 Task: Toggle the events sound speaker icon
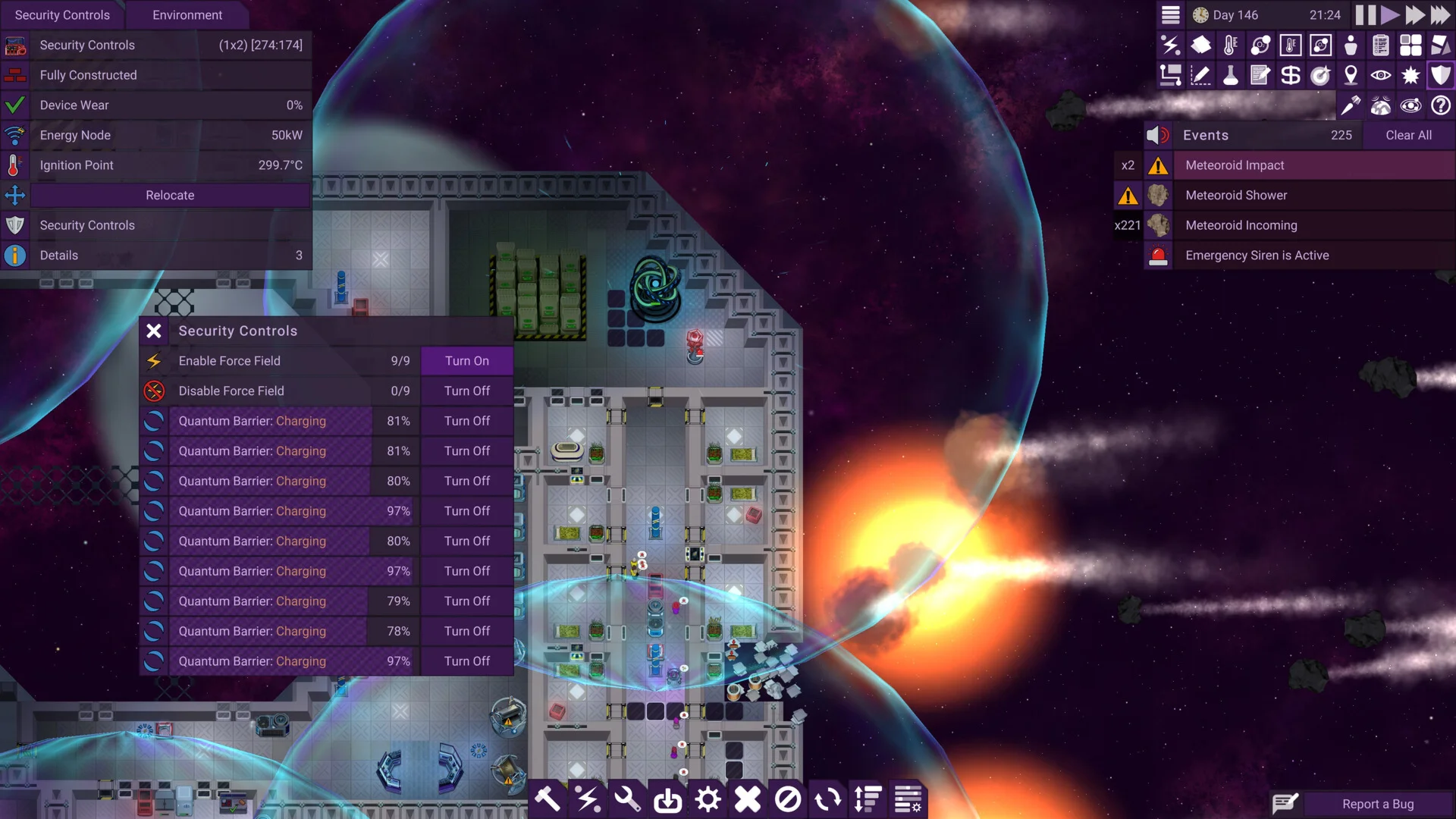click(x=1157, y=135)
